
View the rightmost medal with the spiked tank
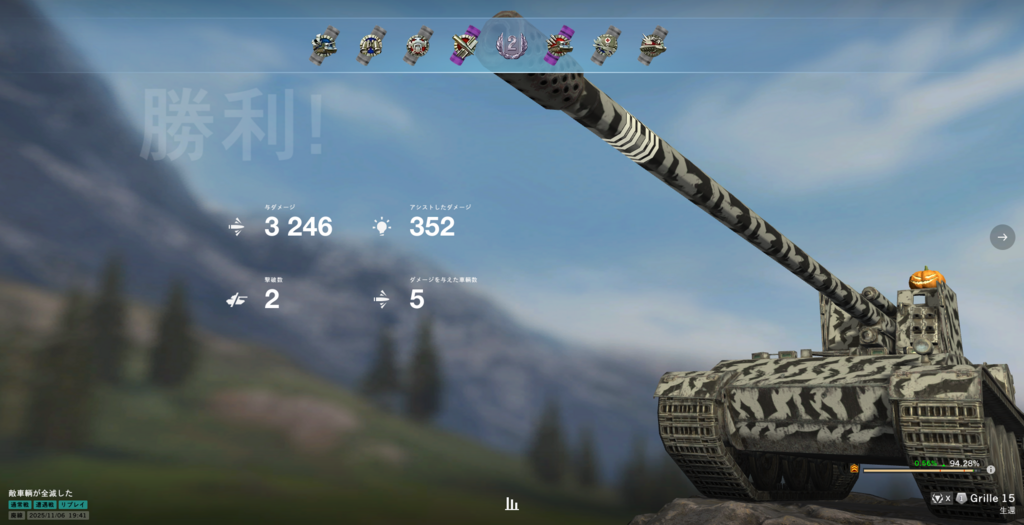point(653,45)
